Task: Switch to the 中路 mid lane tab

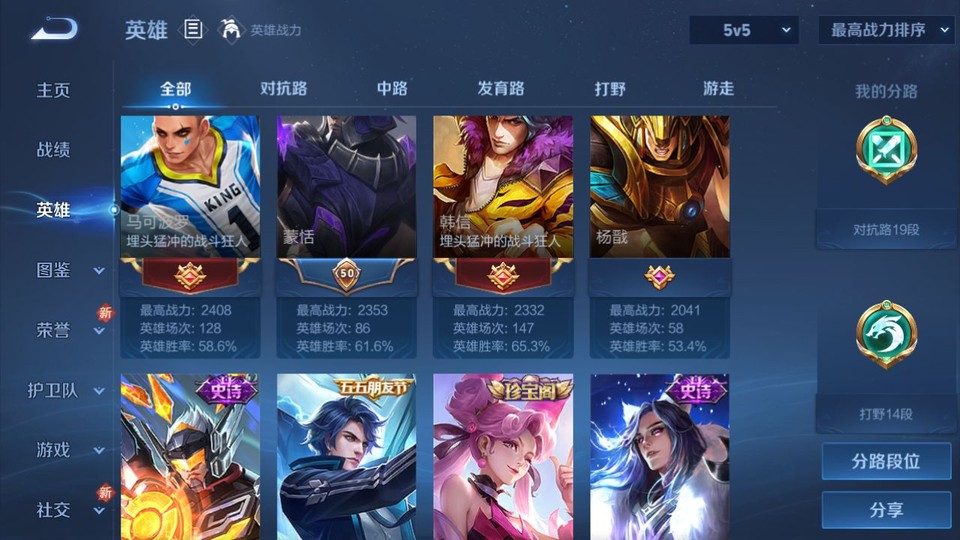Action: coord(392,88)
